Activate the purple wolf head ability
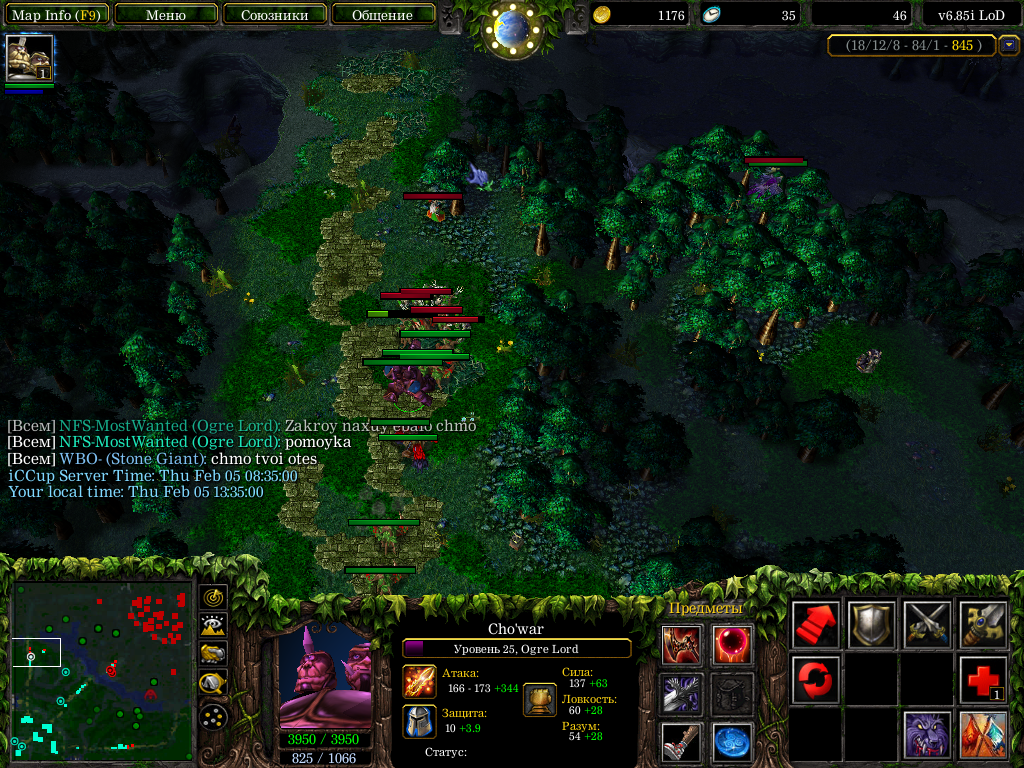The height and width of the screenshot is (768, 1024). coord(927,735)
